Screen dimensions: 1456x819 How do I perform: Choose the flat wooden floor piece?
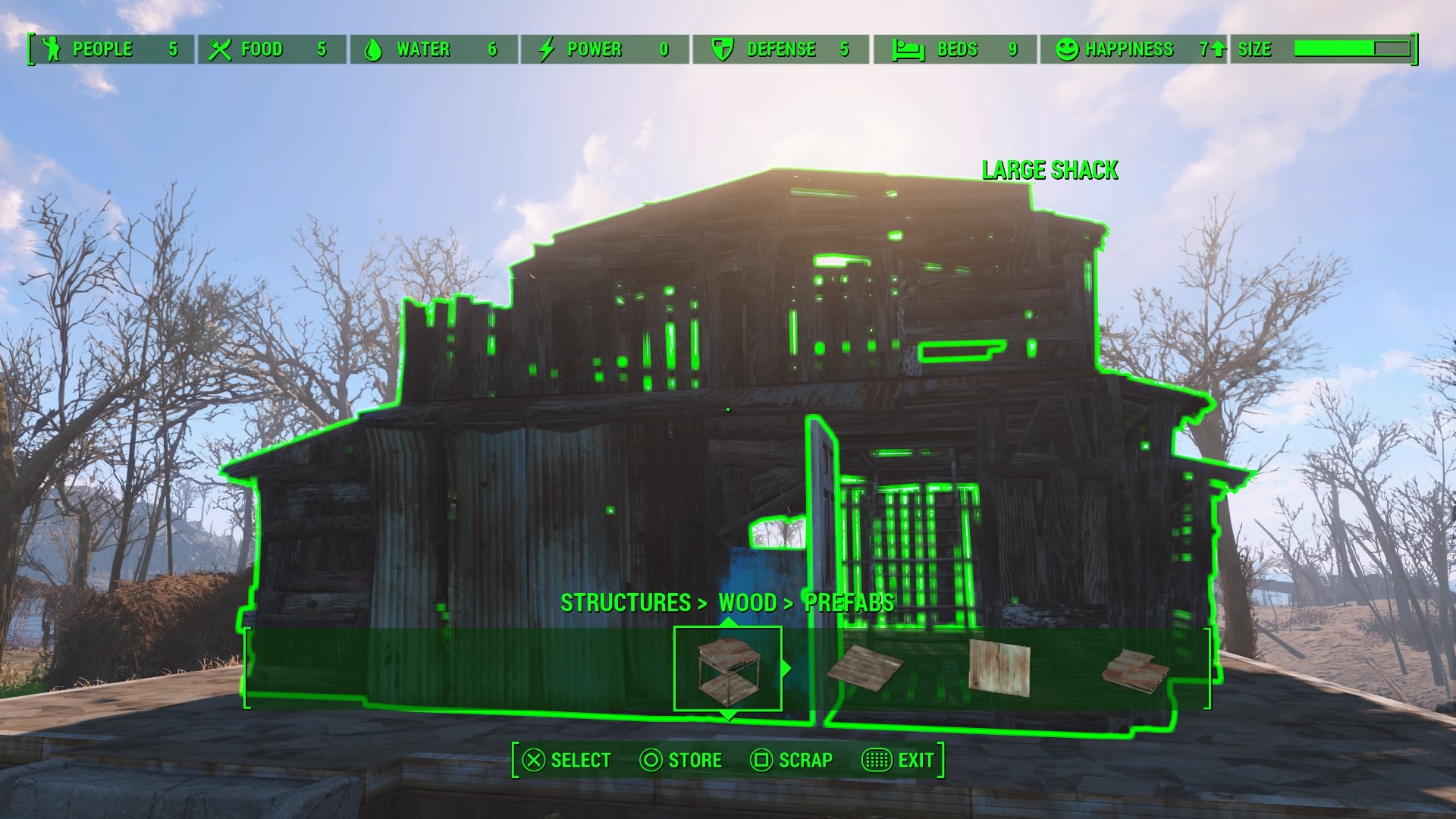pos(865,669)
